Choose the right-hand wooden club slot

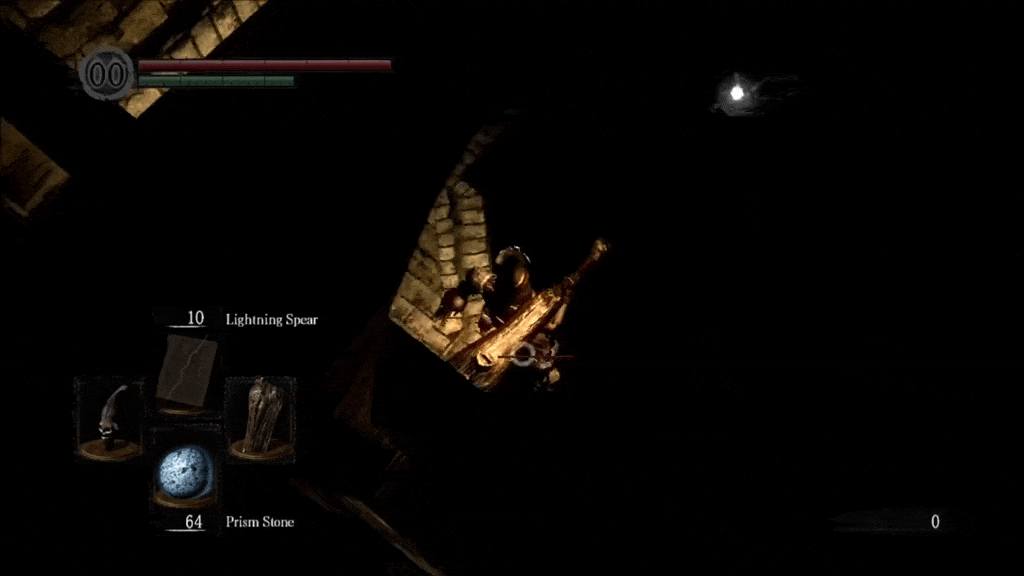click(261, 417)
